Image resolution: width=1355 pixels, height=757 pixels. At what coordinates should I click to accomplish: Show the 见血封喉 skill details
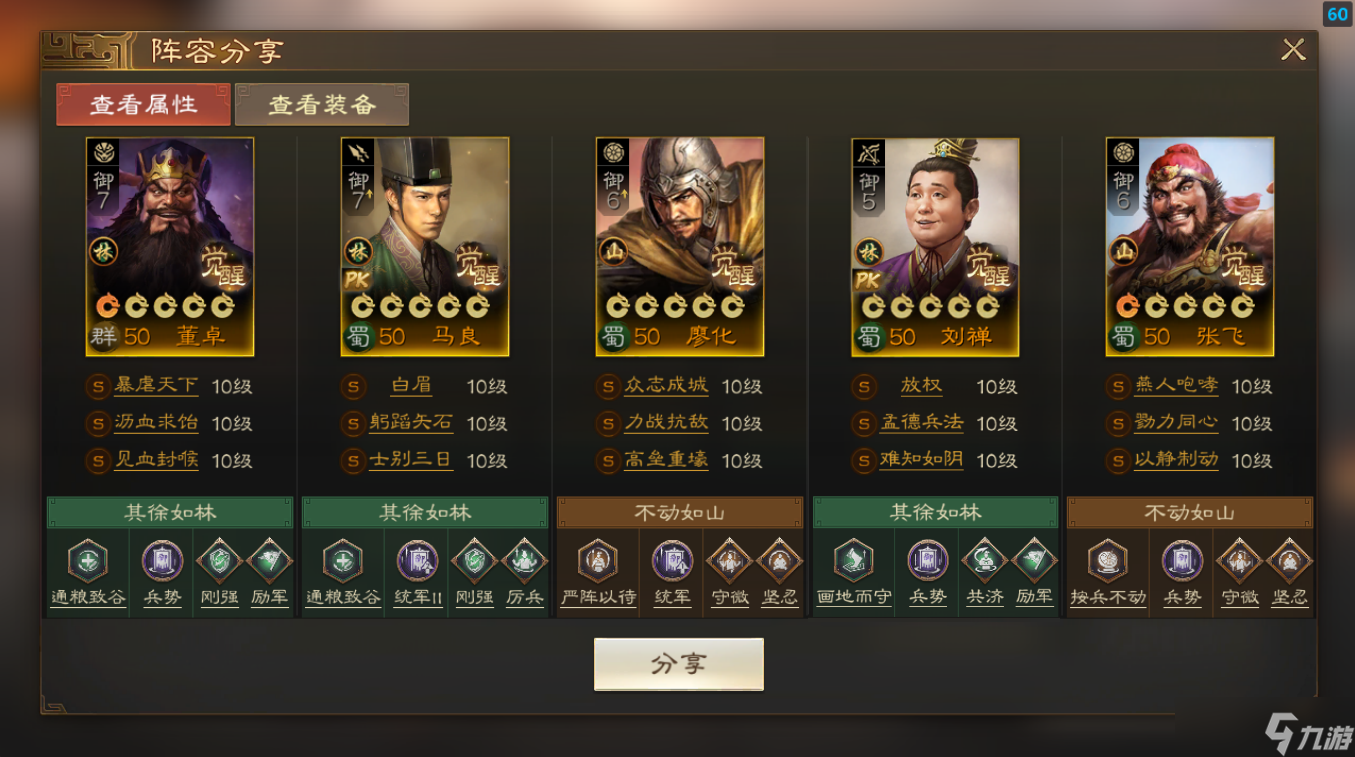(x=156, y=460)
